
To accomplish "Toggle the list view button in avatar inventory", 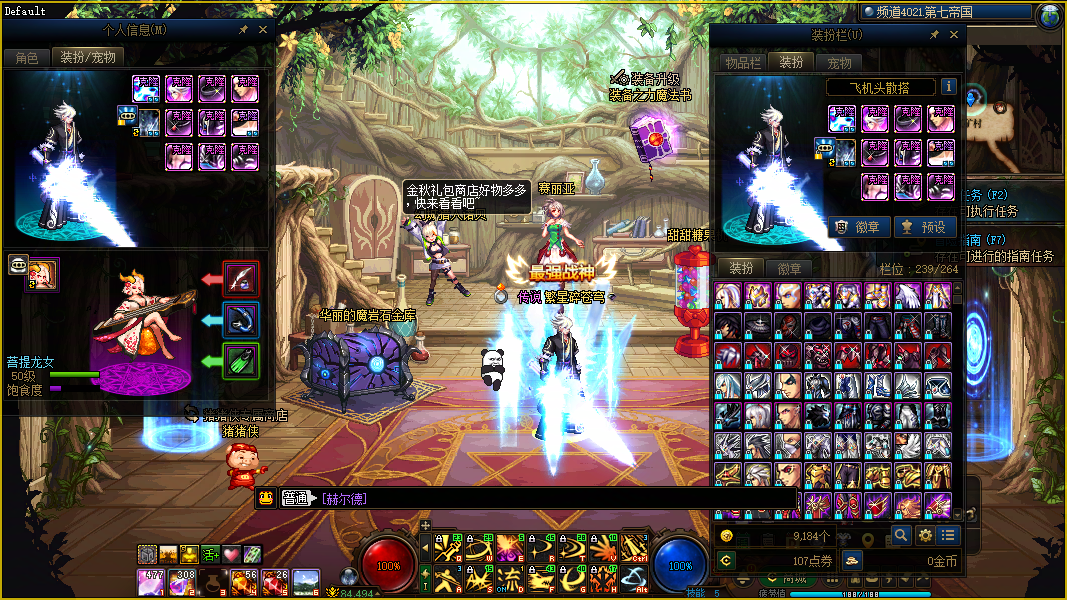I will point(947,535).
